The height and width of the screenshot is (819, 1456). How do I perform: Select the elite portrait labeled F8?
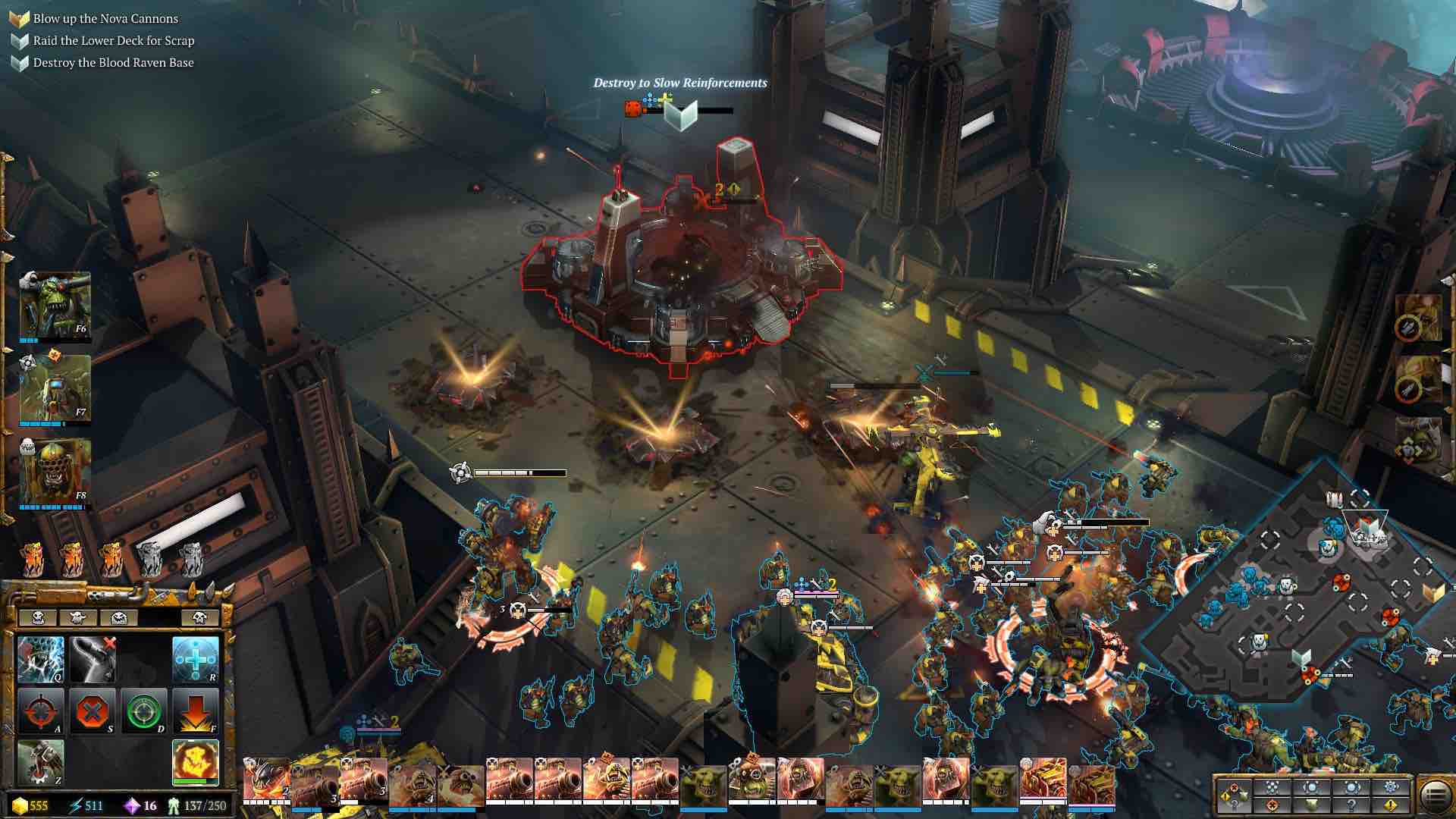point(55,472)
